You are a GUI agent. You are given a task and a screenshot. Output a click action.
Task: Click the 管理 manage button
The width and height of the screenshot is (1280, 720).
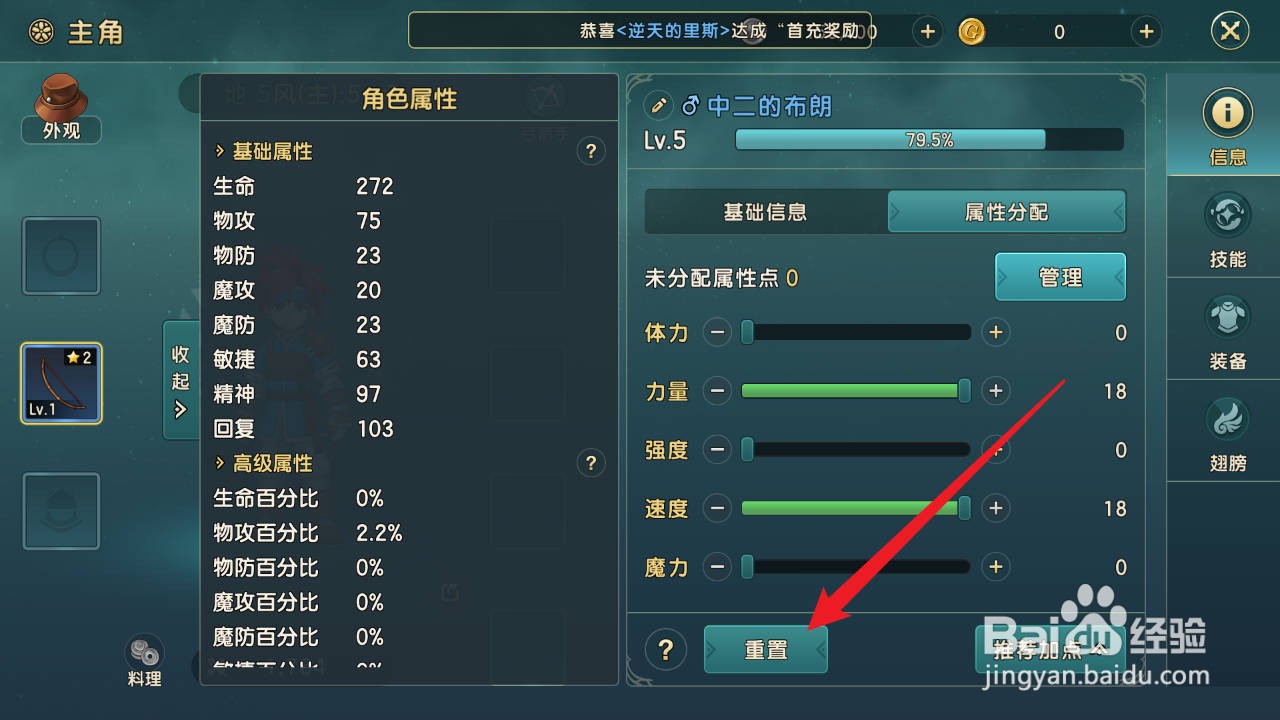[x=1060, y=277]
